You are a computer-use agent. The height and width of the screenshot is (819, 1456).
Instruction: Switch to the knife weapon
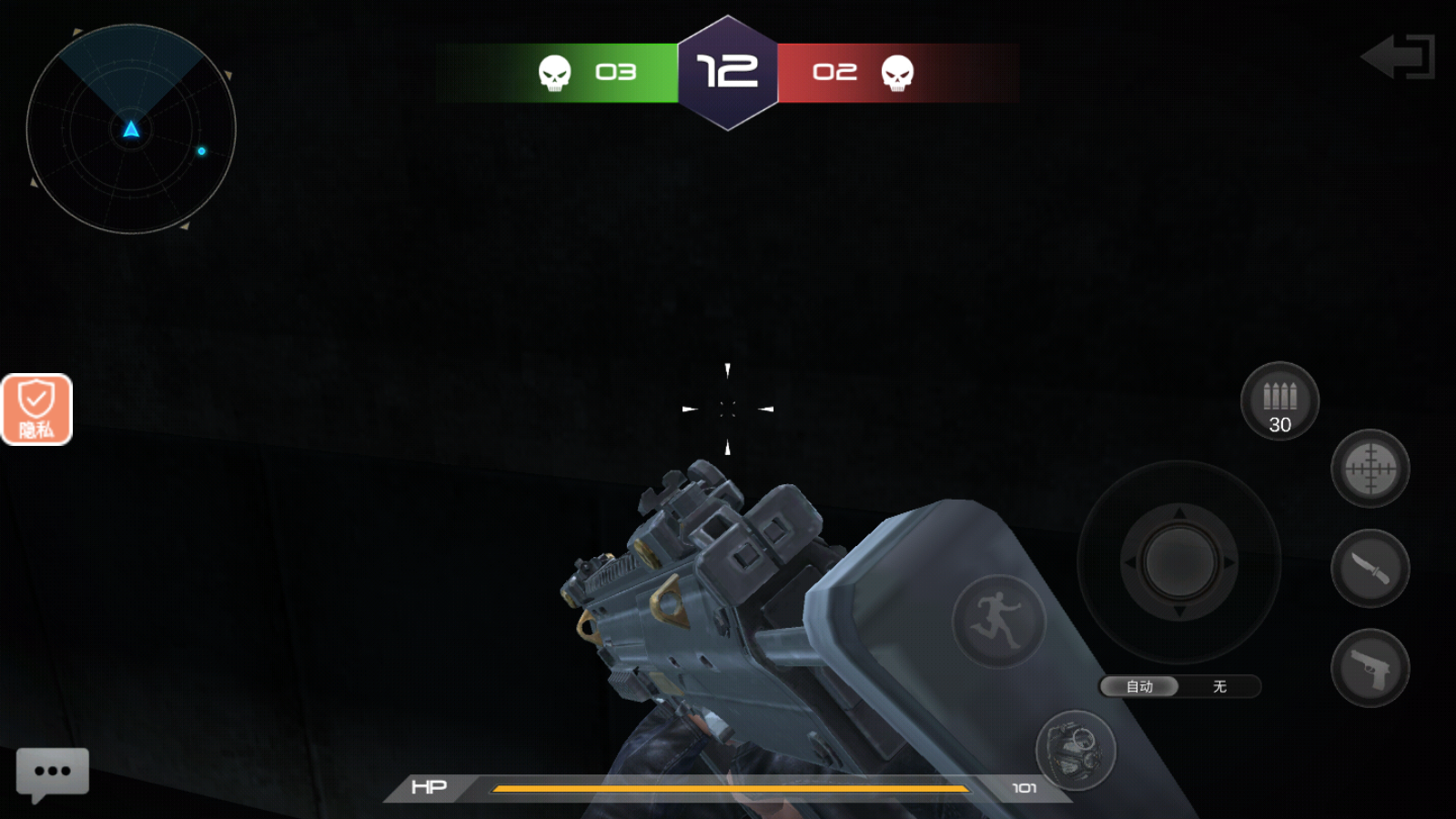[x=1370, y=569]
